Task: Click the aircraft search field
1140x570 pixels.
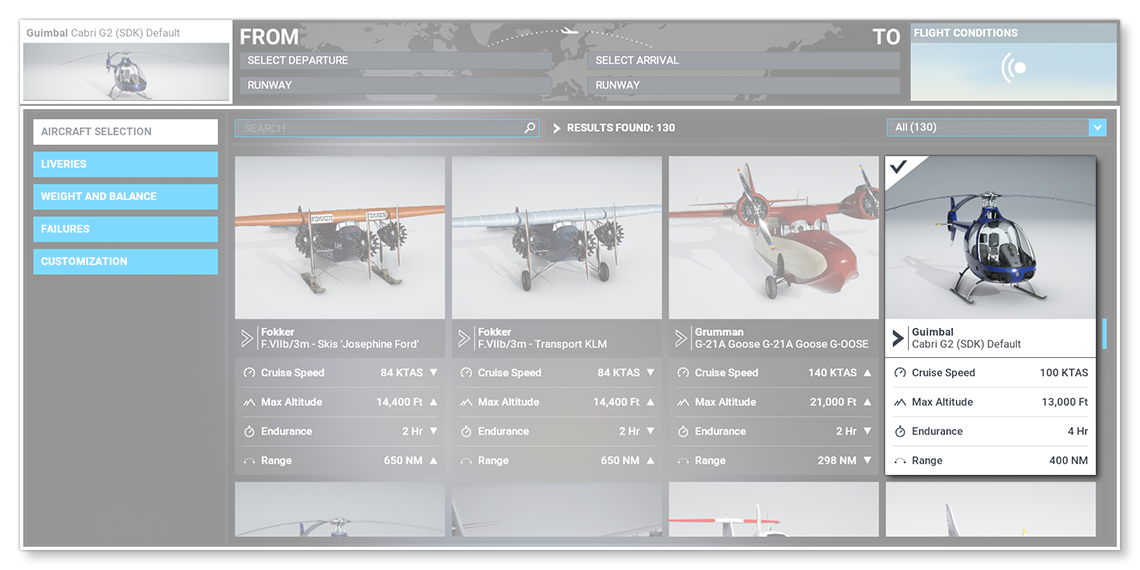Action: [x=380, y=128]
